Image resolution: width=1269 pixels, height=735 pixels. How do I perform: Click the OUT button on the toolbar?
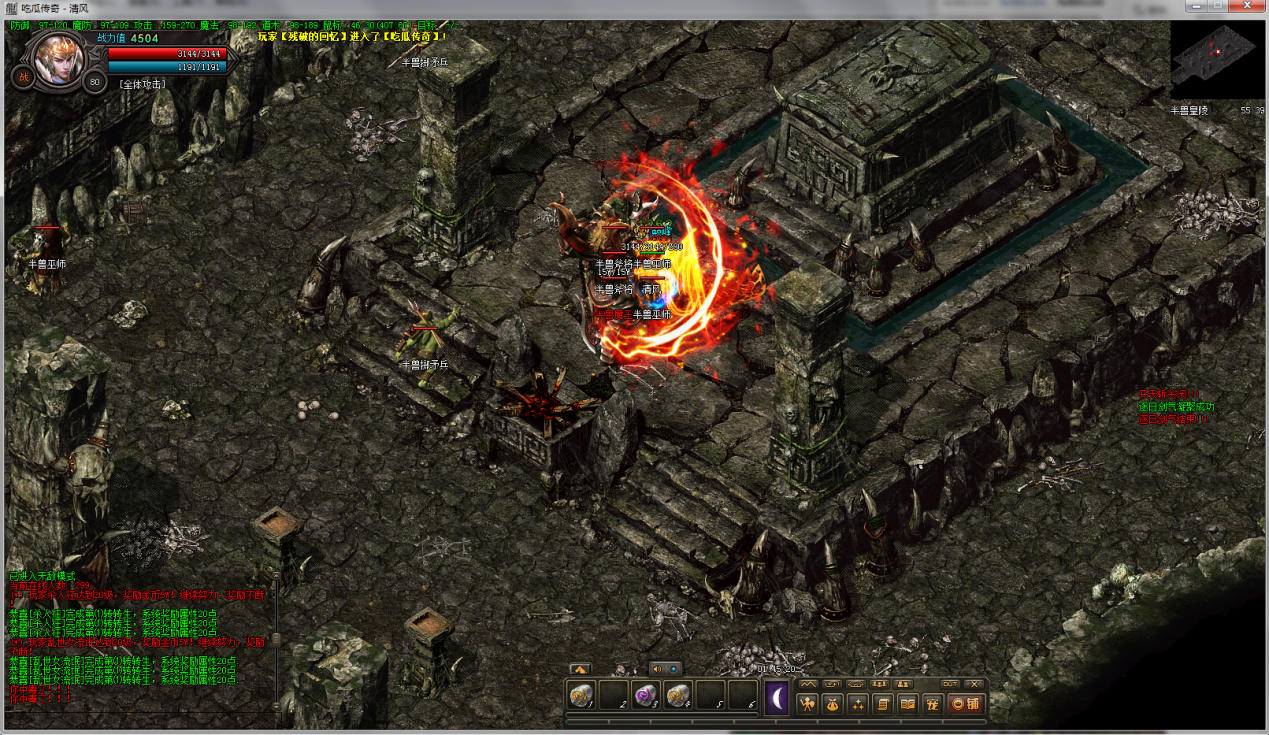click(x=950, y=684)
